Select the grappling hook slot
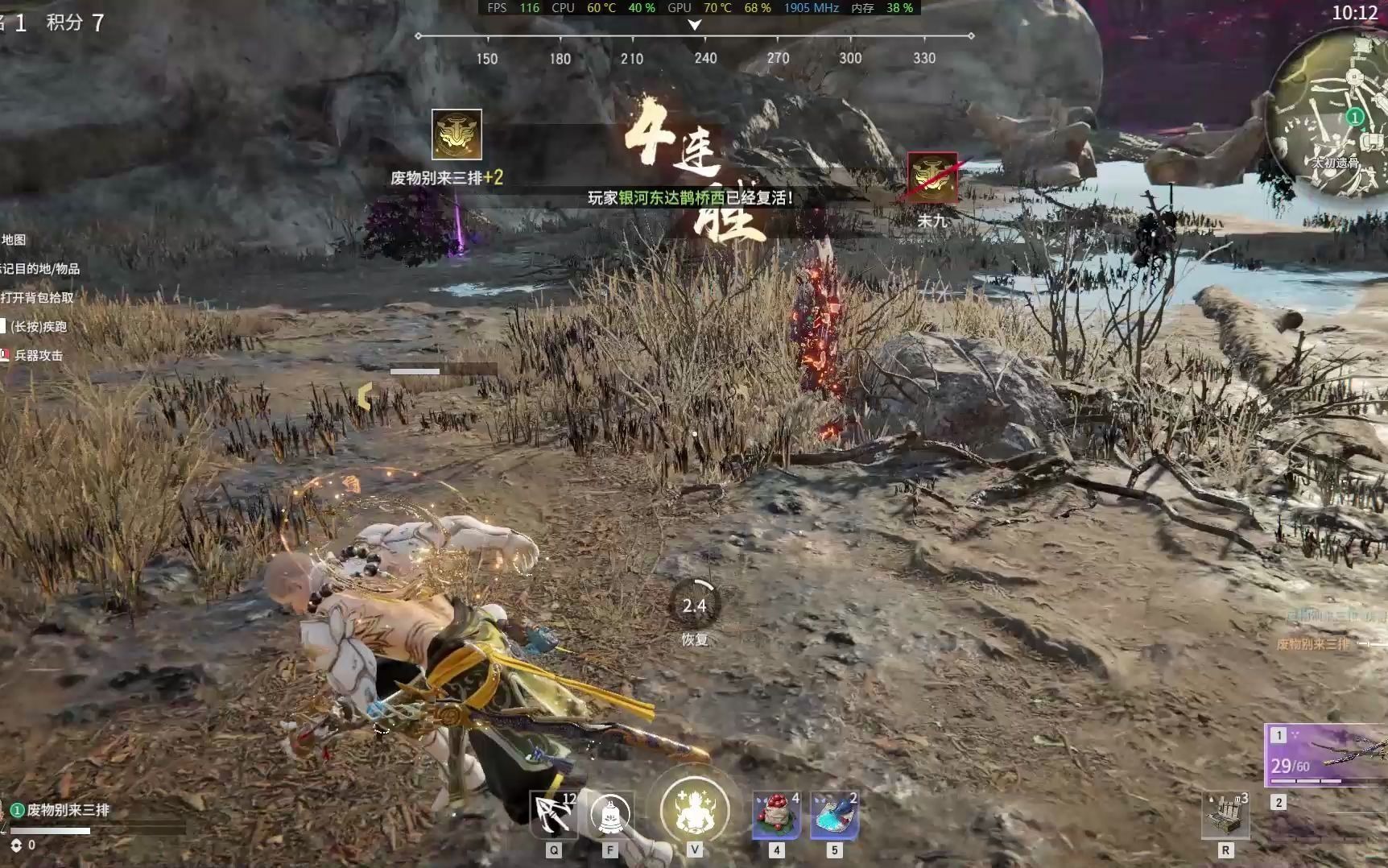The height and width of the screenshot is (868, 1388). click(x=554, y=815)
